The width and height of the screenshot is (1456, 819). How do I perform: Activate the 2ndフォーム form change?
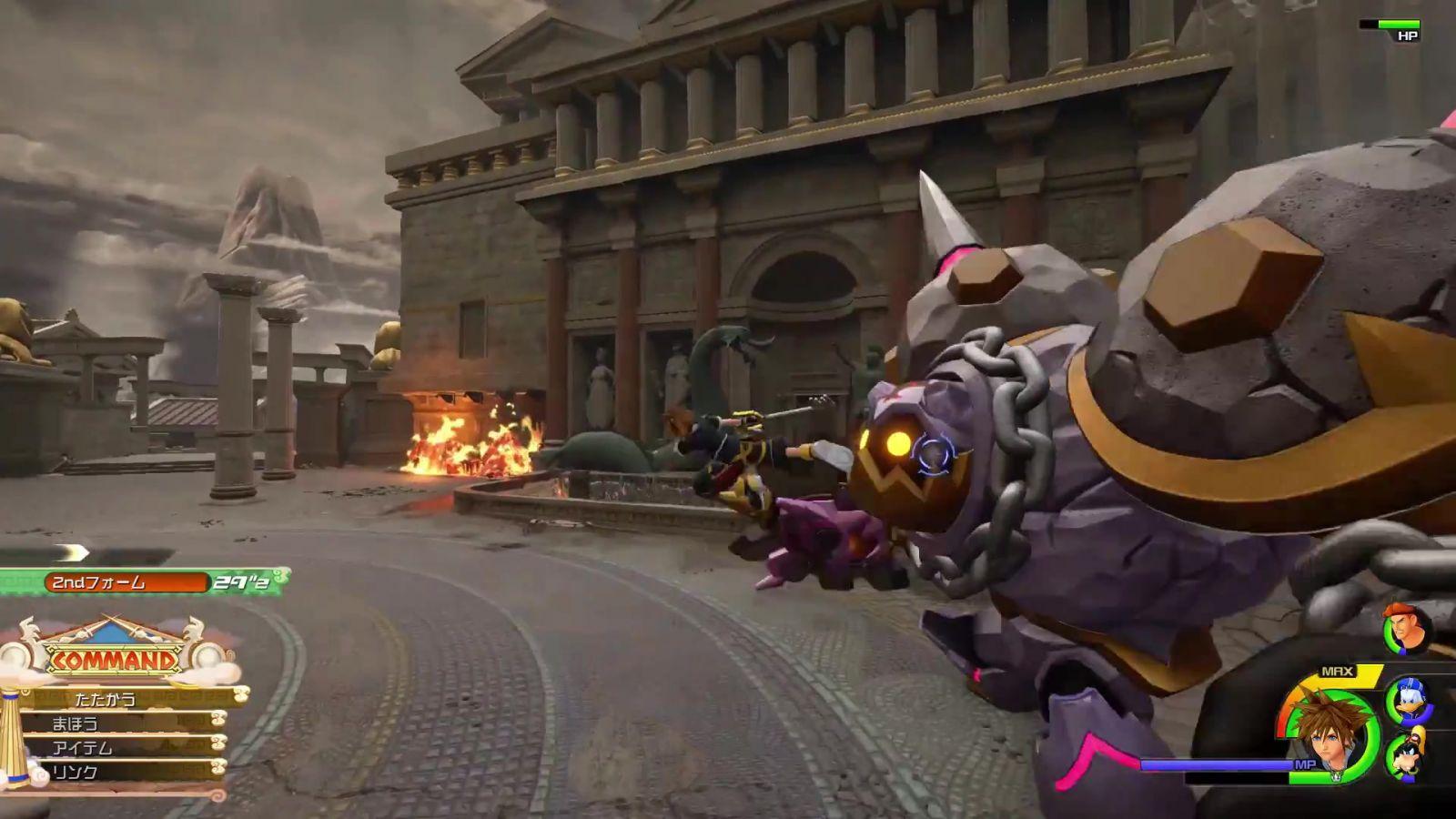pyautogui.click(x=126, y=582)
